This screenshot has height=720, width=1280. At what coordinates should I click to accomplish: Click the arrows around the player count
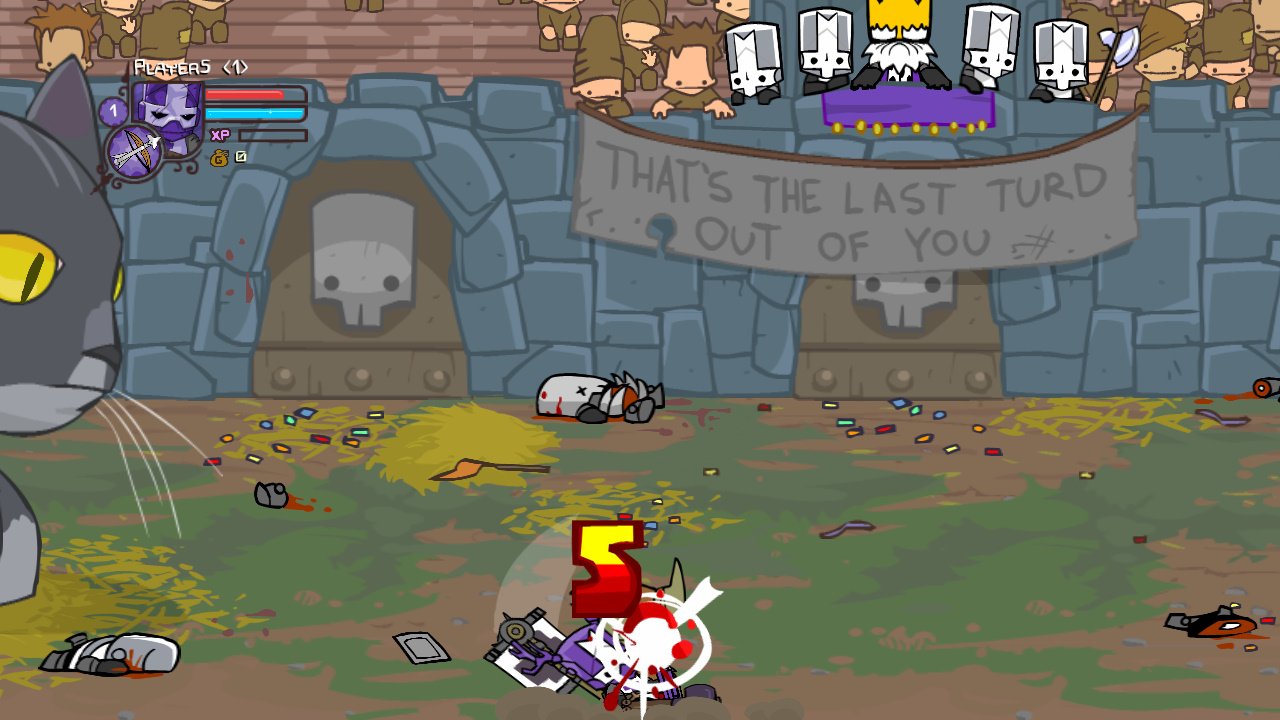point(235,67)
